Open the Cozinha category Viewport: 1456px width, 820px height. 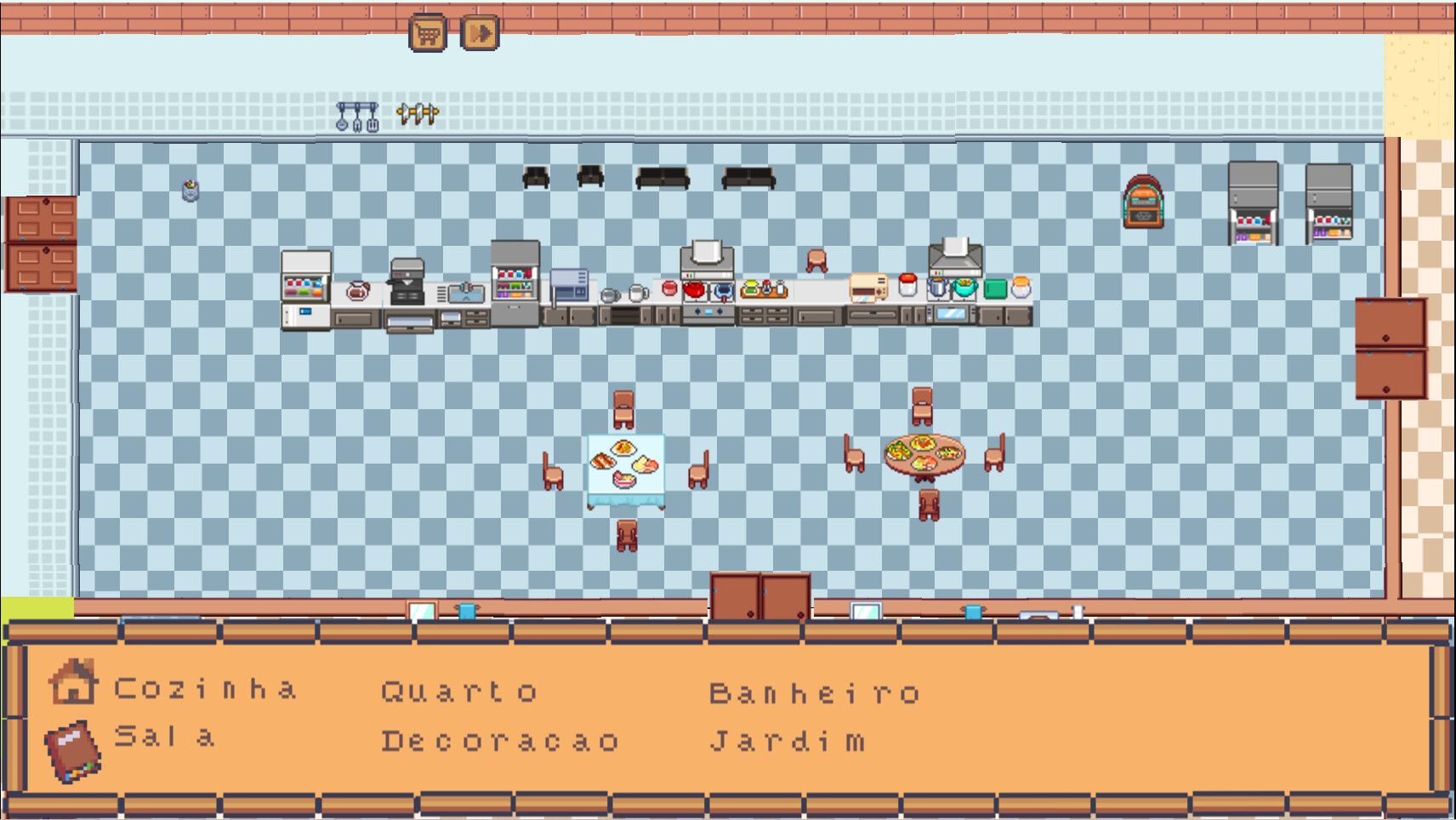tap(207, 687)
